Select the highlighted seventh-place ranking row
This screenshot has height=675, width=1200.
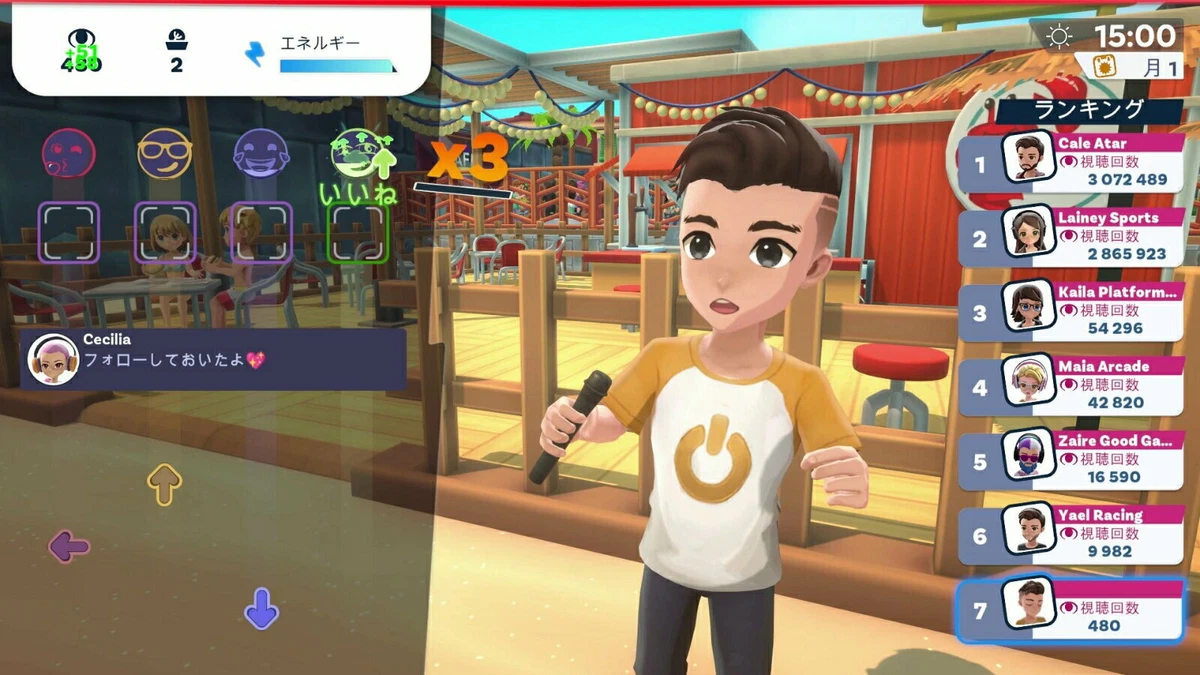click(1071, 609)
